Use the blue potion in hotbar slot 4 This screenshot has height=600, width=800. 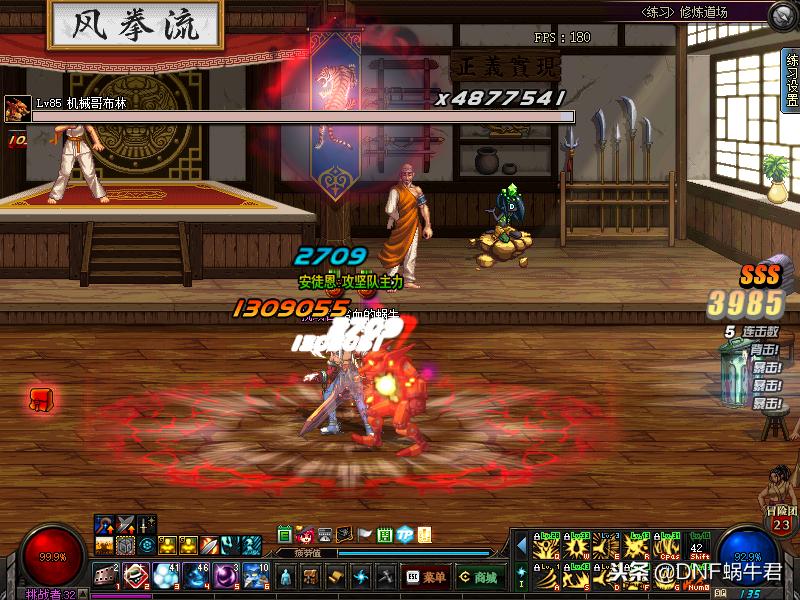pos(196,576)
